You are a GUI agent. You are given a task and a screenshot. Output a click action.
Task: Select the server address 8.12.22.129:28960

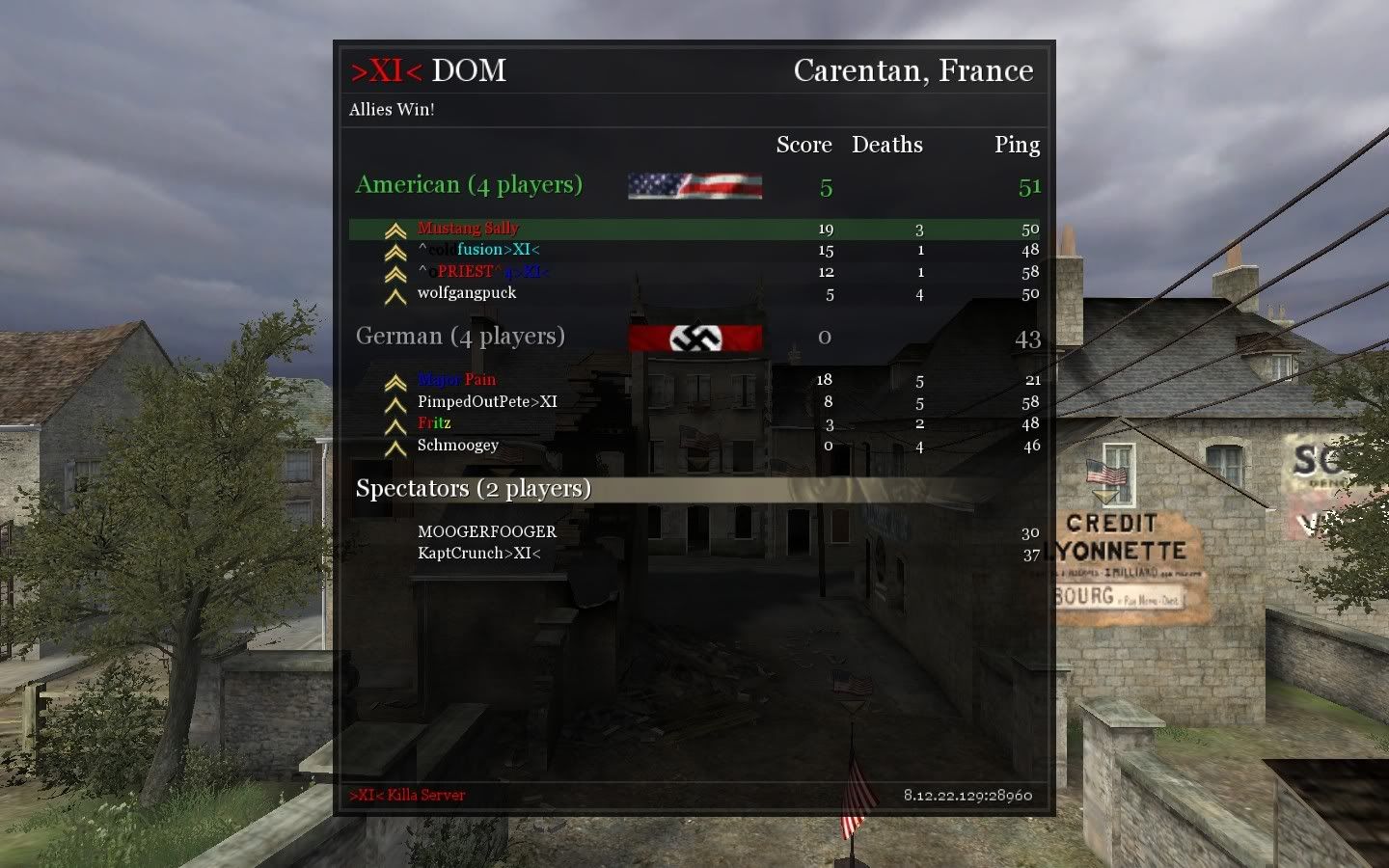[x=966, y=796]
